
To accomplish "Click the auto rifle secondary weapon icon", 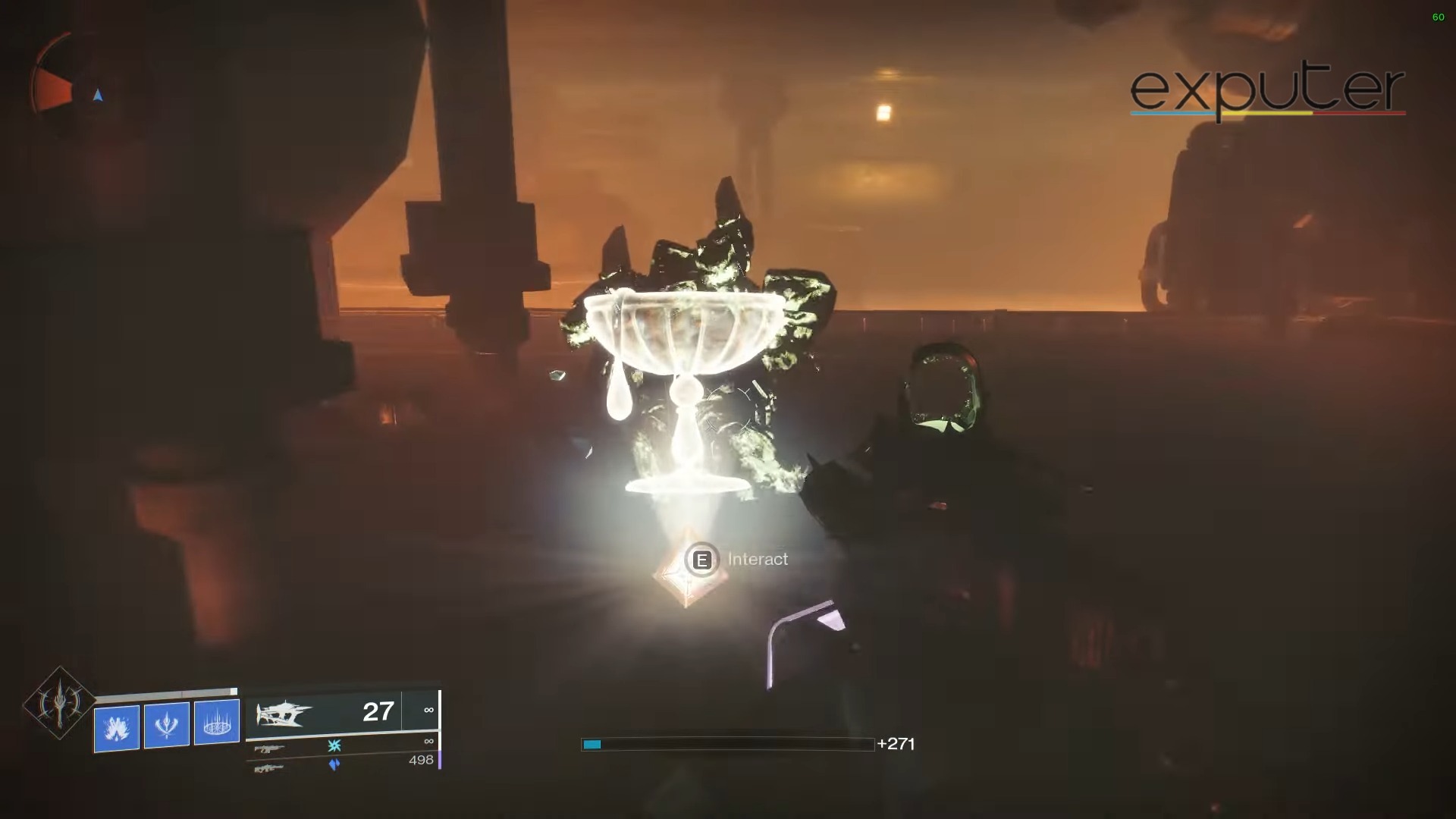I will 271,748.
